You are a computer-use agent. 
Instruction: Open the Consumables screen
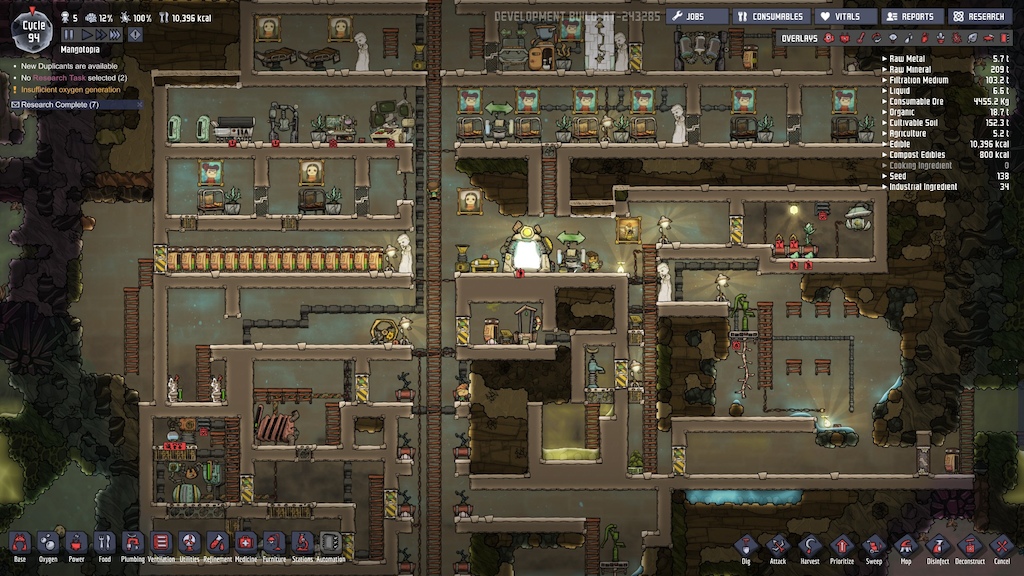pos(770,16)
